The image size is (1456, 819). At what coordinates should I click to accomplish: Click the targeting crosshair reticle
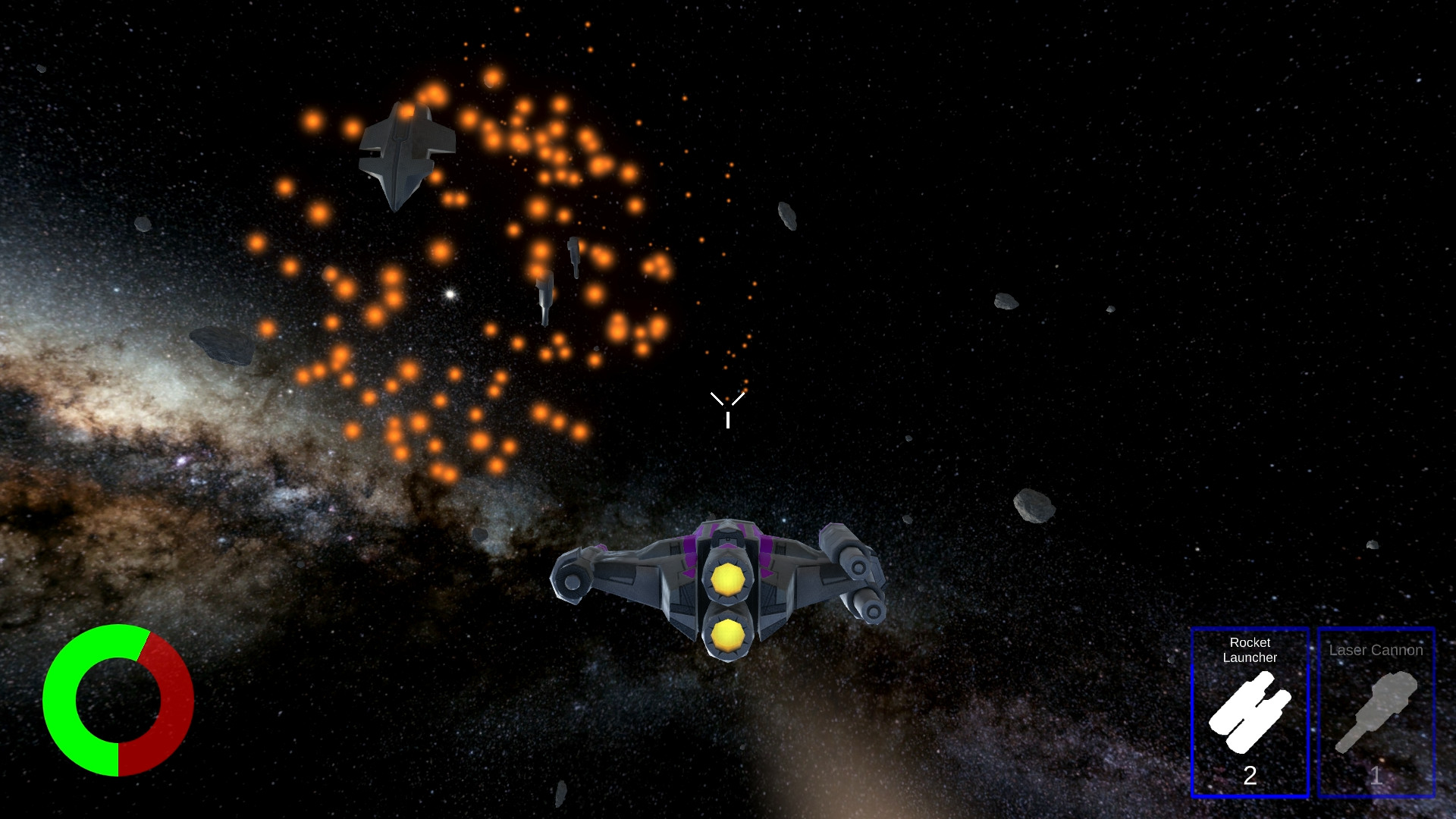click(728, 409)
